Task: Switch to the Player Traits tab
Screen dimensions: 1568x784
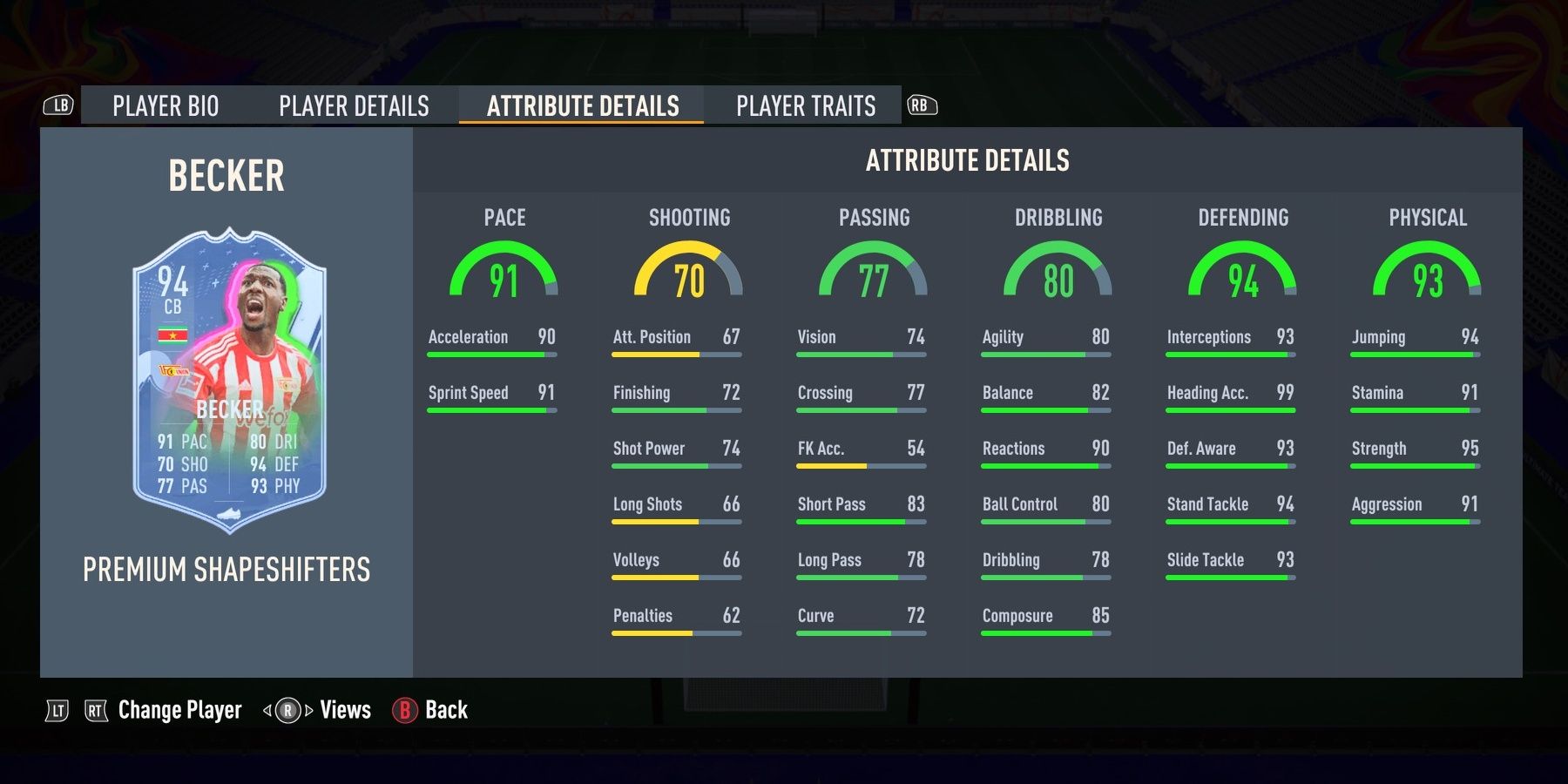Action: pos(805,105)
